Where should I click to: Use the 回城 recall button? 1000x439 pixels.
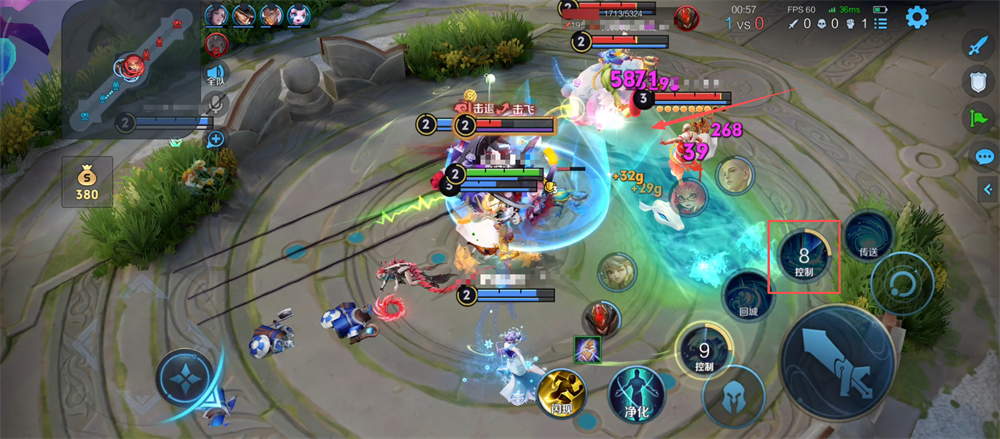coord(748,297)
